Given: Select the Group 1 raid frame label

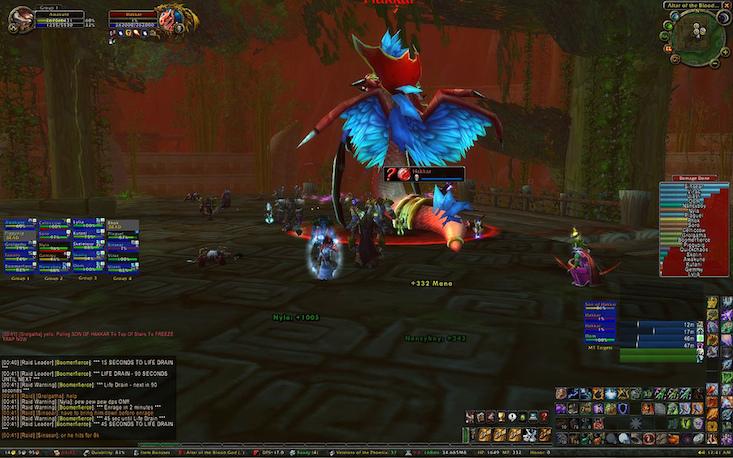Looking at the screenshot, I should [x=20, y=278].
